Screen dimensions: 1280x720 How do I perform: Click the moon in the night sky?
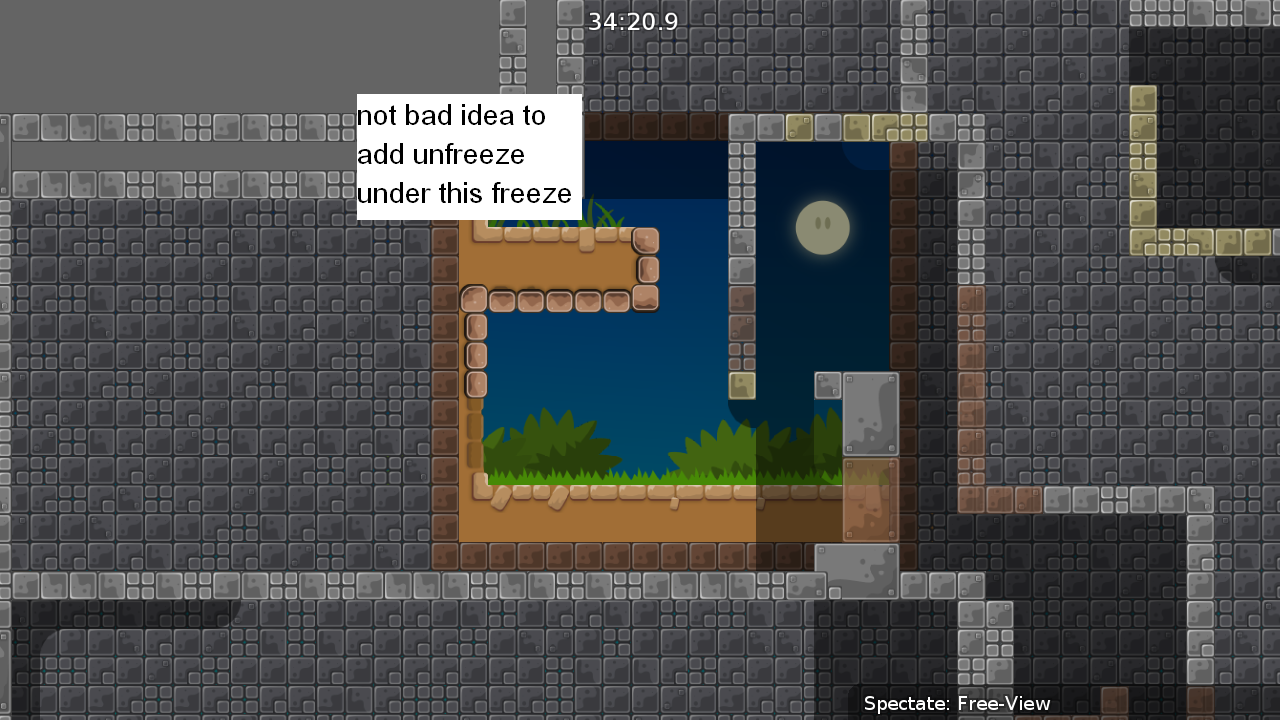[x=822, y=226]
